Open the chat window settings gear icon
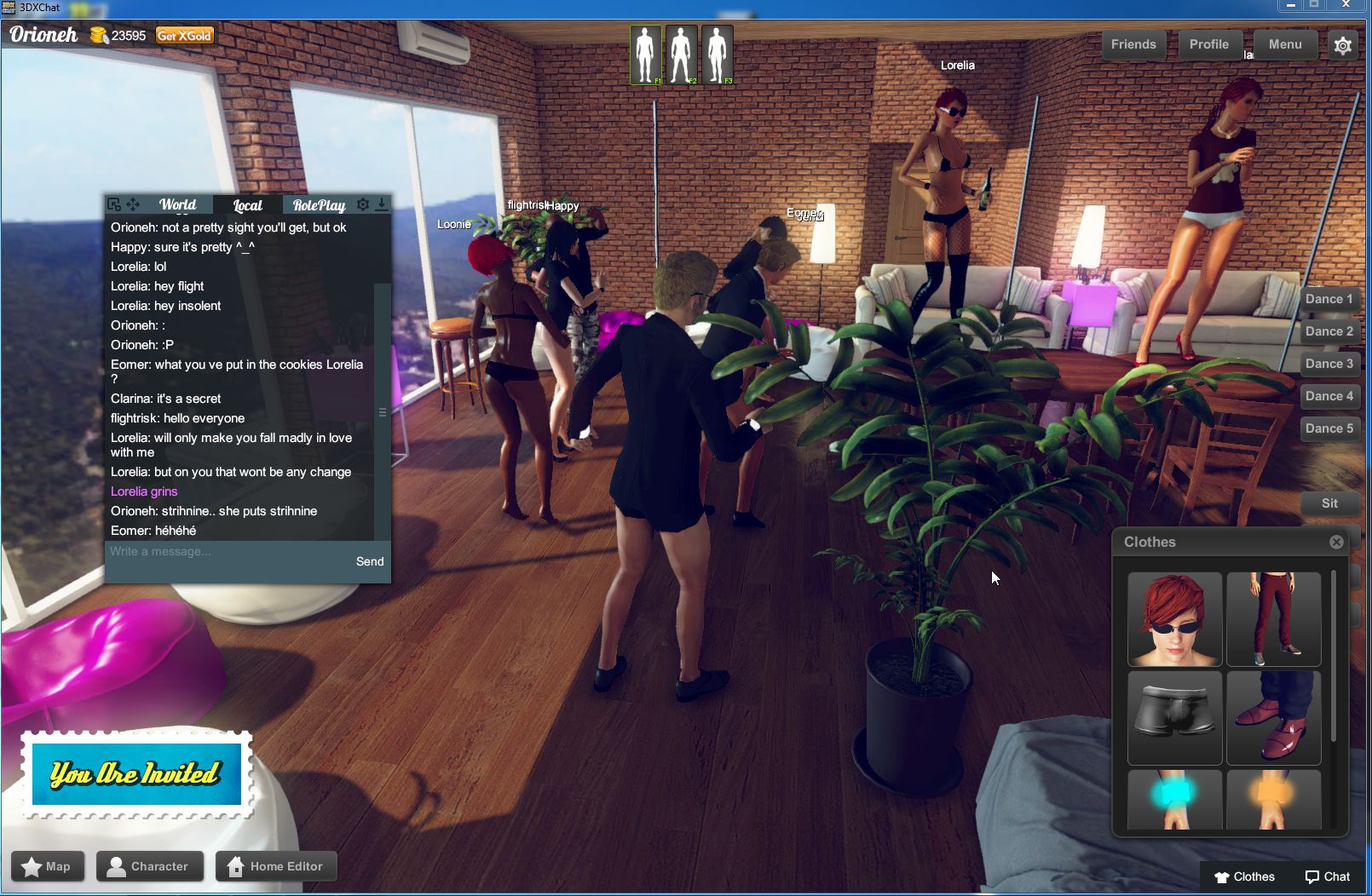 (362, 204)
